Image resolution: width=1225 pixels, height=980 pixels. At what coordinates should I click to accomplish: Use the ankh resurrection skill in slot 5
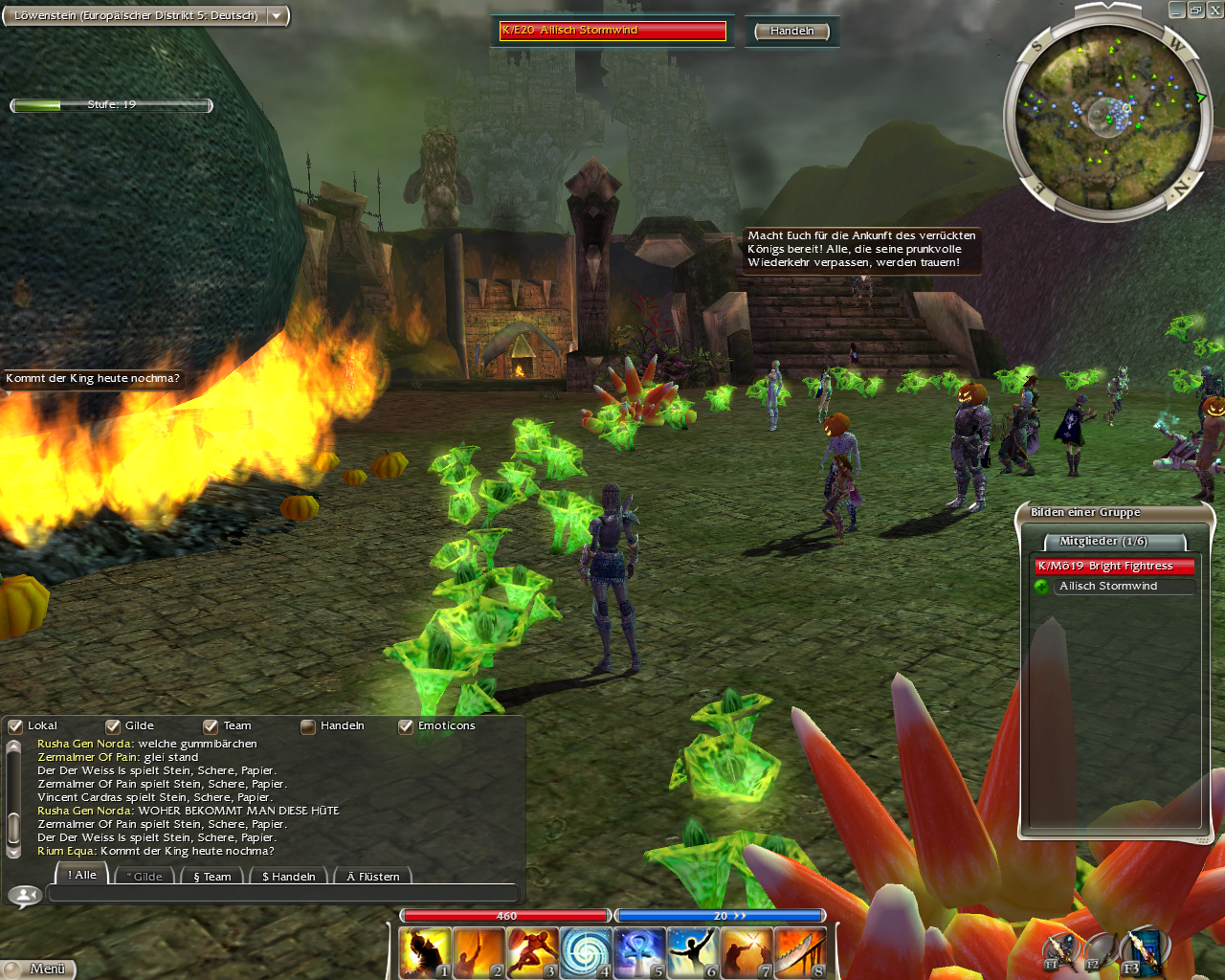click(639, 952)
